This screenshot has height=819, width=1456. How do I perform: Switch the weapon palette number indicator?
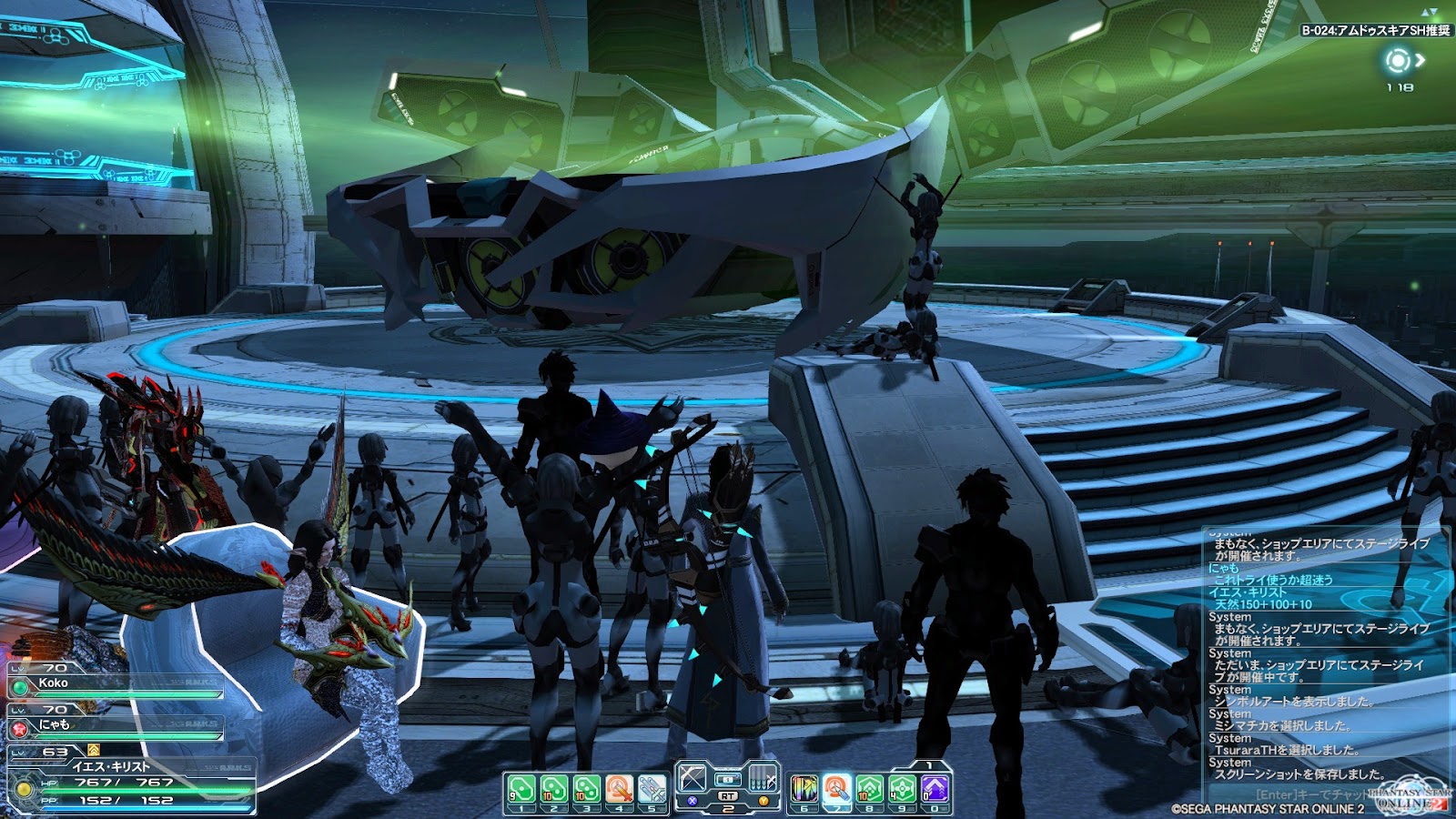click(x=727, y=808)
